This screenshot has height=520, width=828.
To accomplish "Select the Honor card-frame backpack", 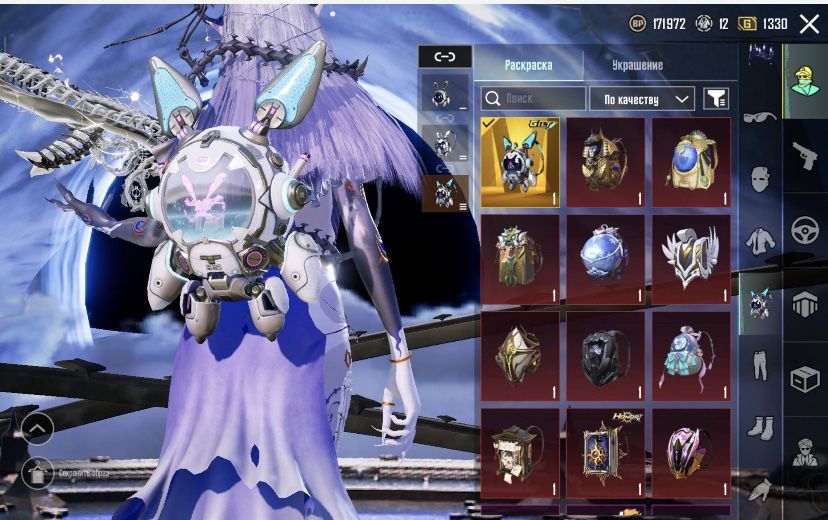I will (x=605, y=452).
